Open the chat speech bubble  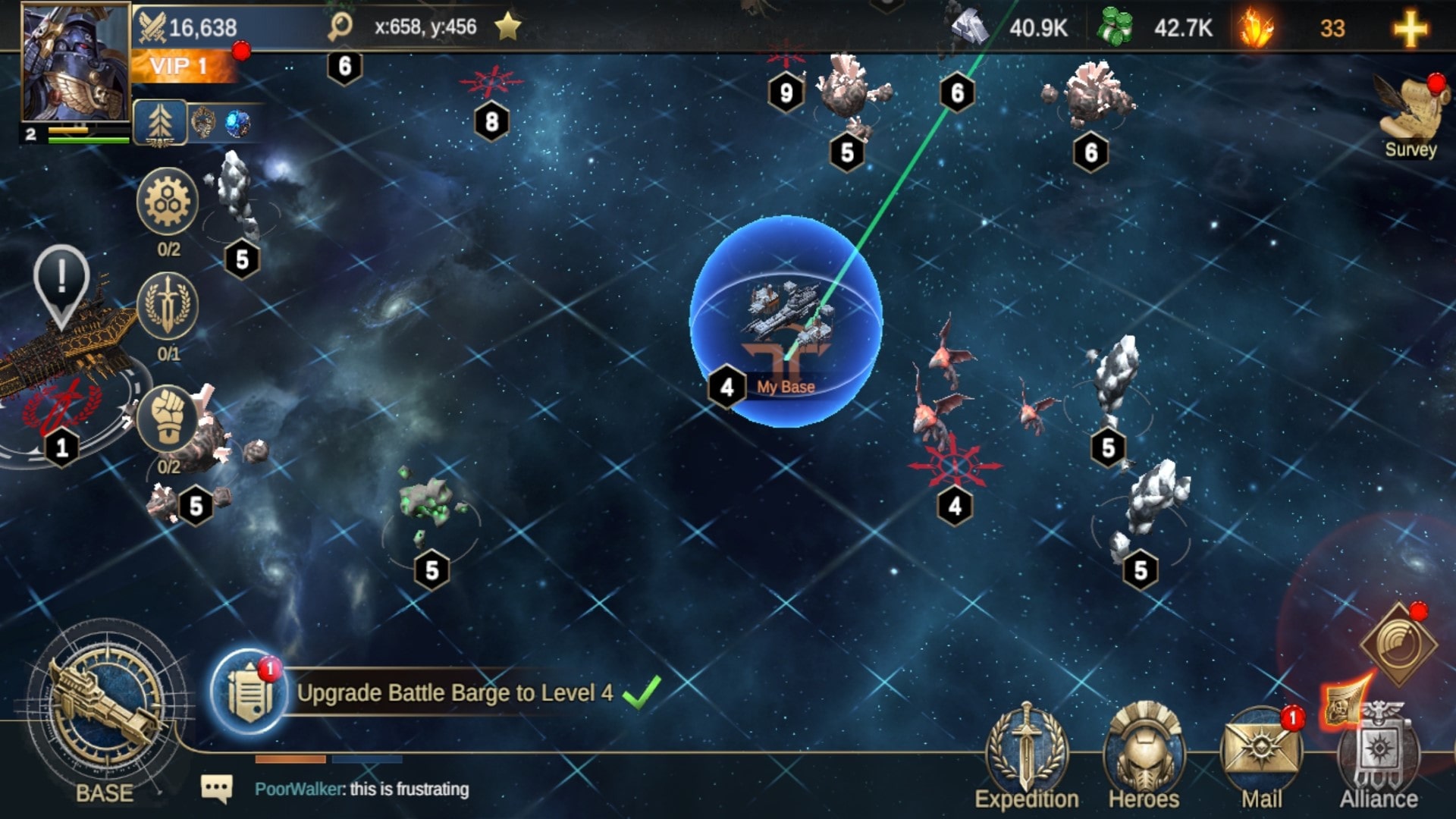[217, 789]
